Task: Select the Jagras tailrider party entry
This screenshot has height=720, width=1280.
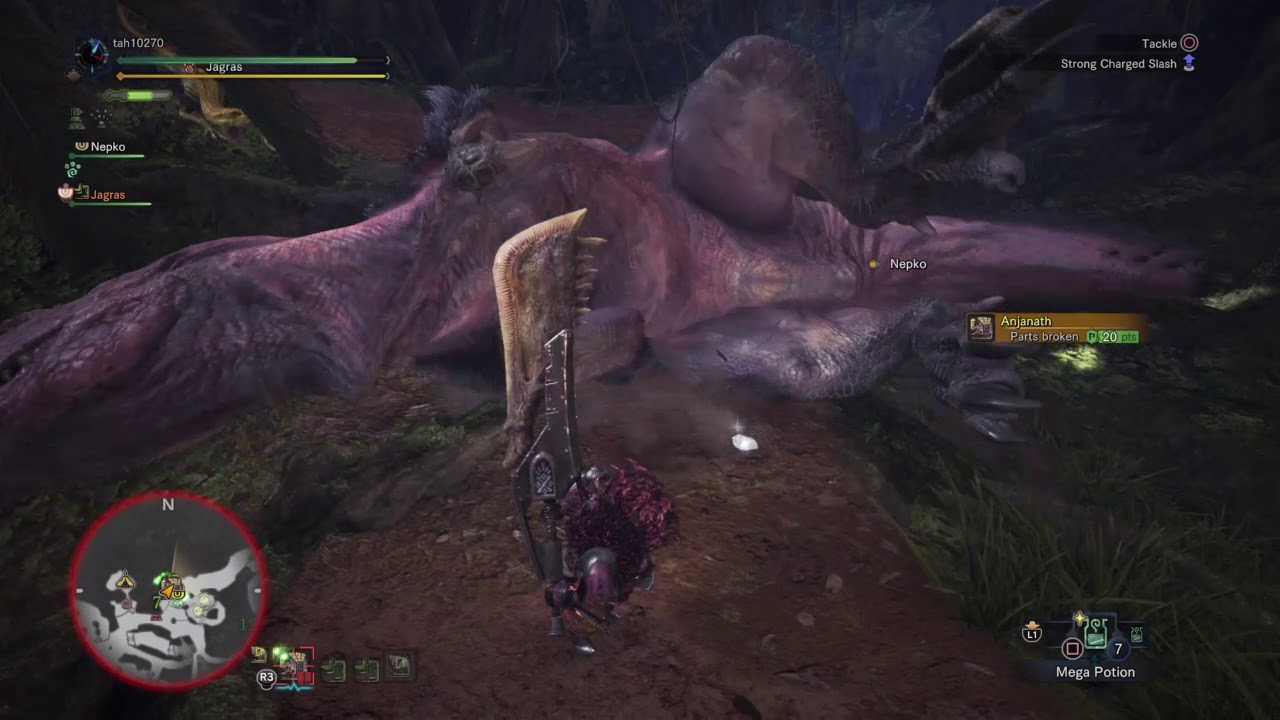Action: pyautogui.click(x=107, y=195)
